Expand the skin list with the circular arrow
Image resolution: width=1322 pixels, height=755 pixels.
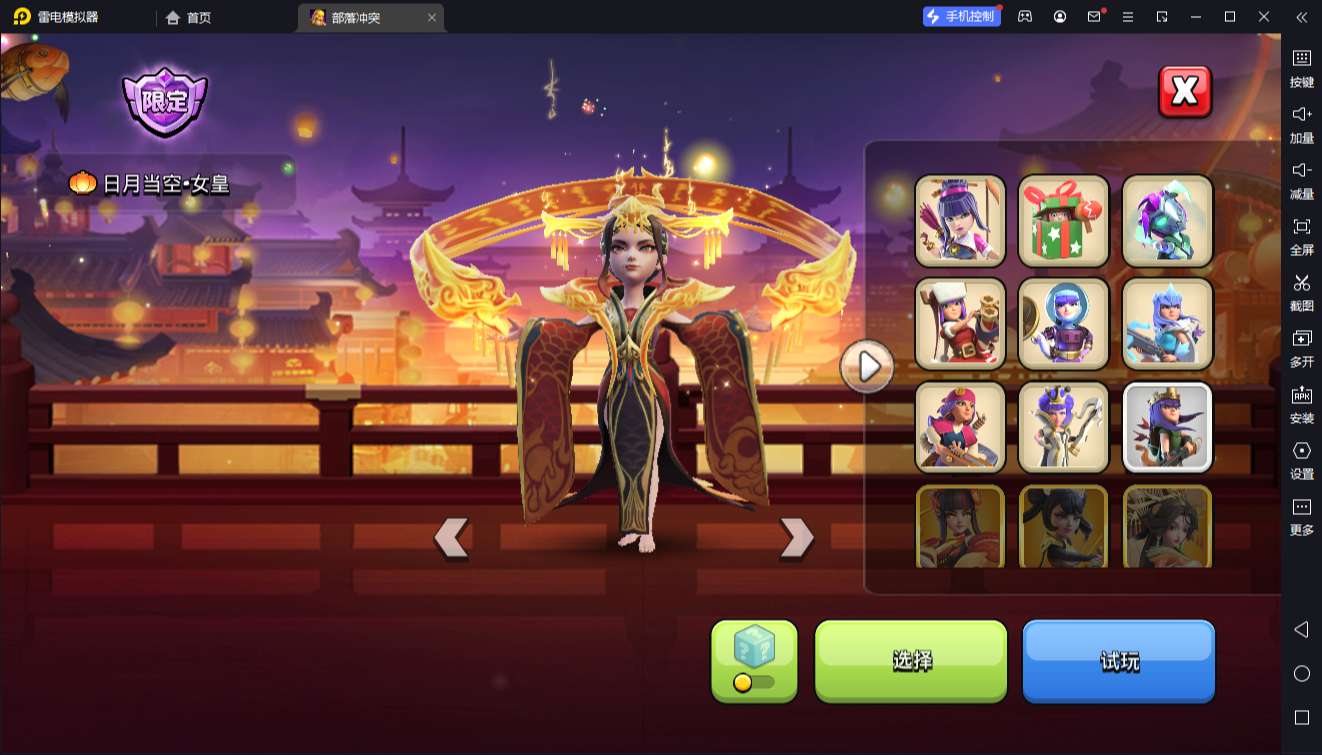pyautogui.click(x=866, y=366)
